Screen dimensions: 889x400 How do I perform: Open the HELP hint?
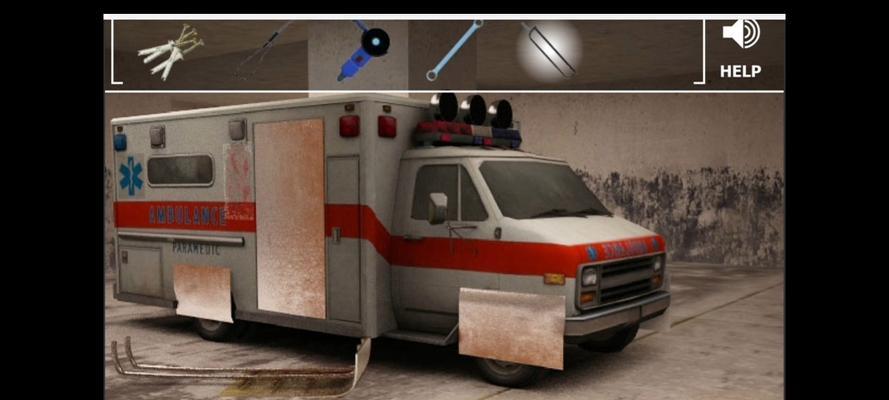tap(740, 72)
